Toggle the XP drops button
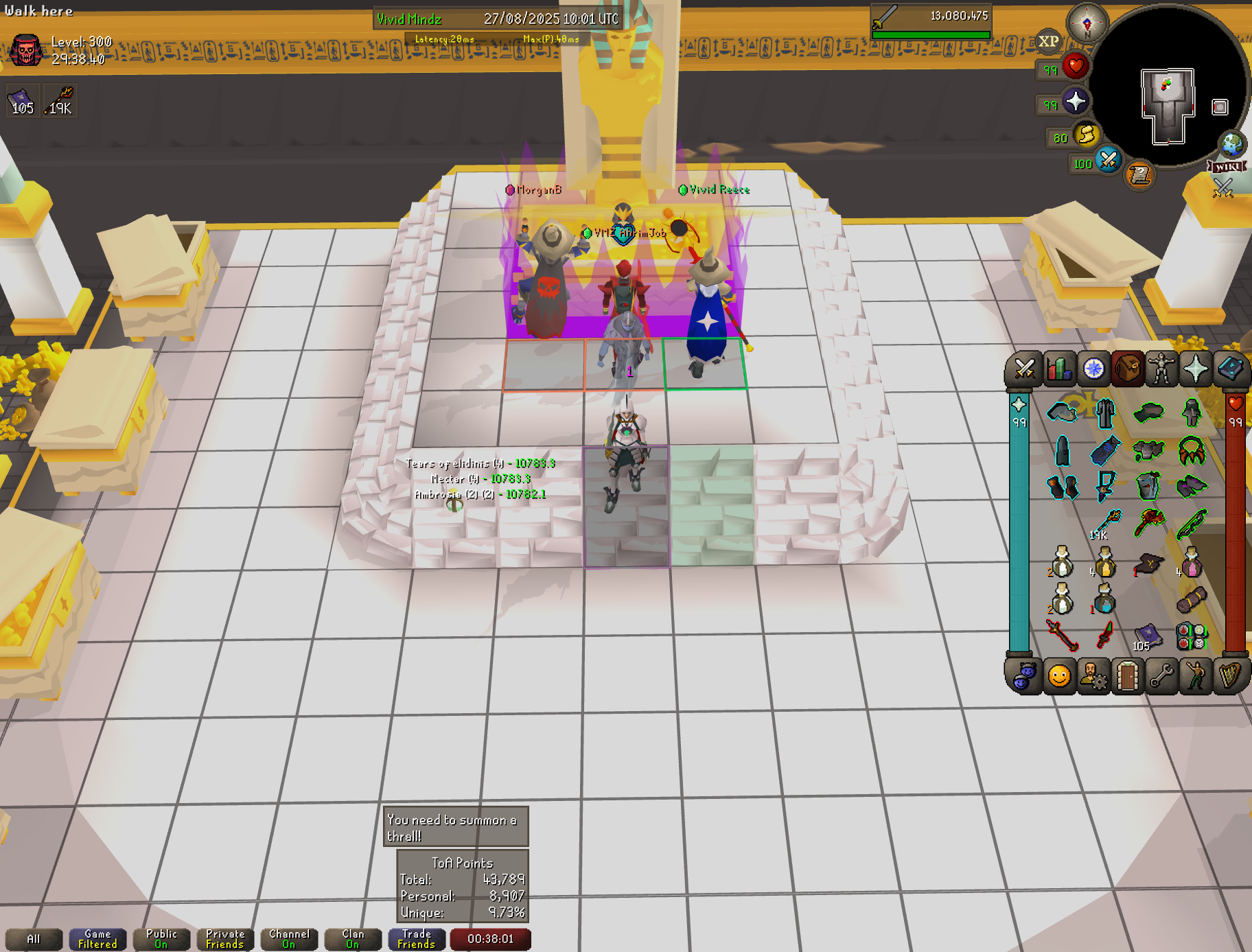The image size is (1252, 952). [1048, 41]
